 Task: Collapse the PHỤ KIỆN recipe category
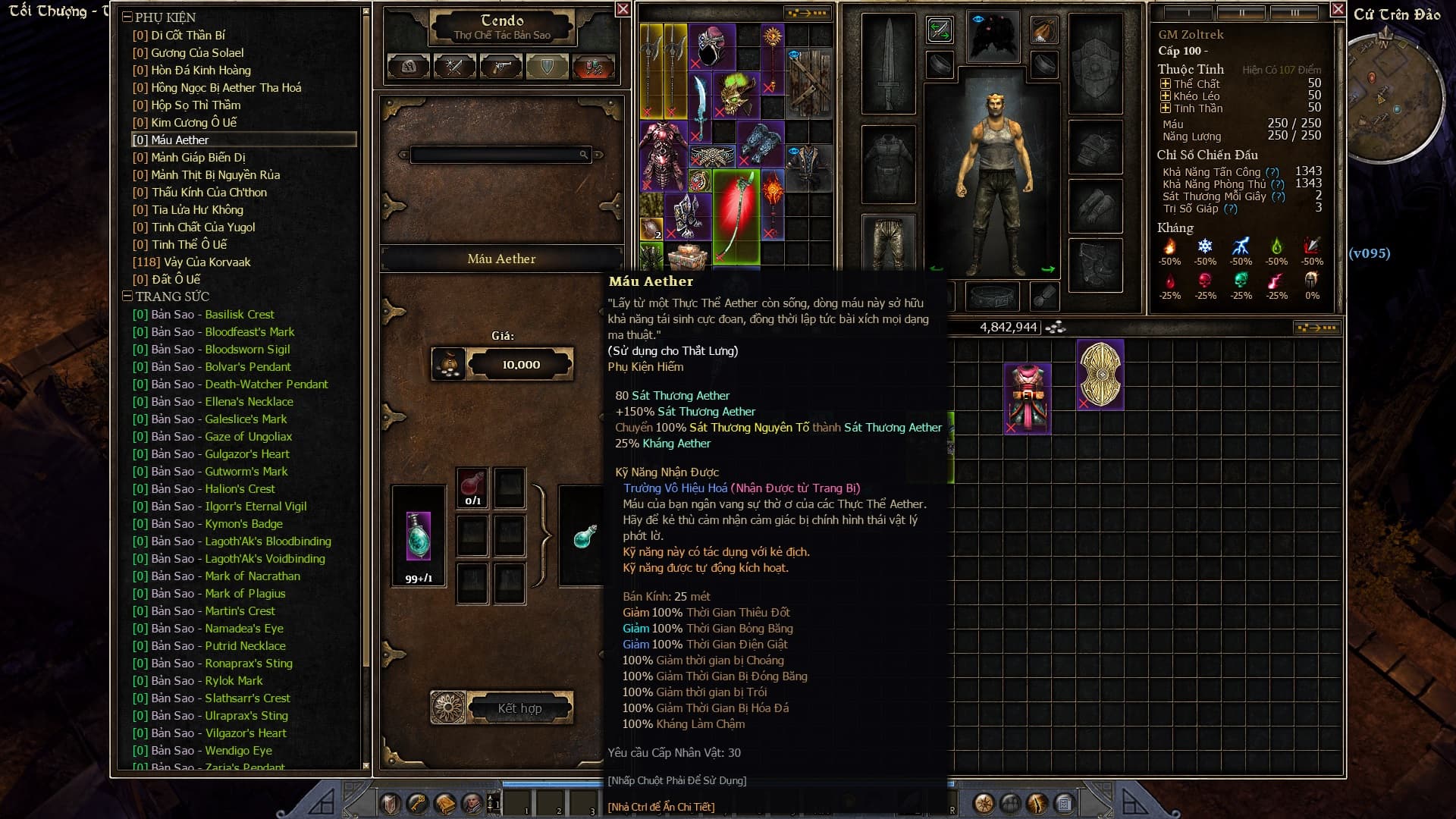point(127,17)
